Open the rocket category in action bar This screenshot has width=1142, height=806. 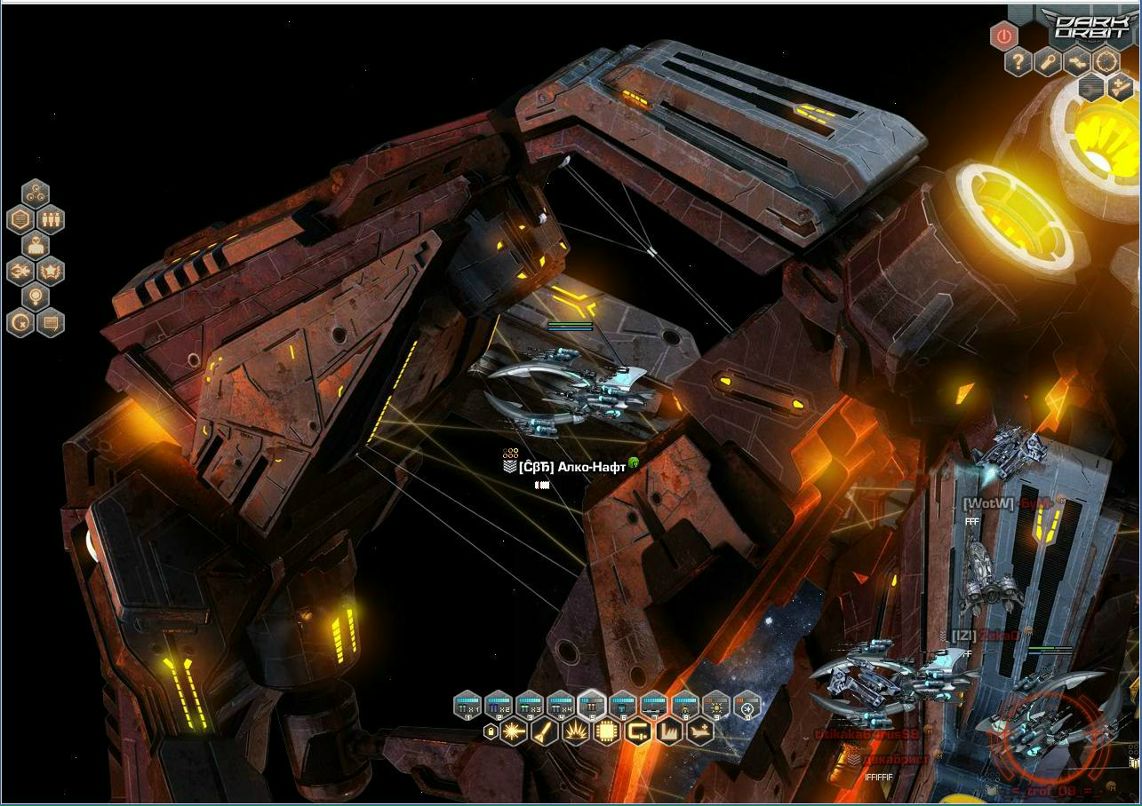(x=545, y=733)
